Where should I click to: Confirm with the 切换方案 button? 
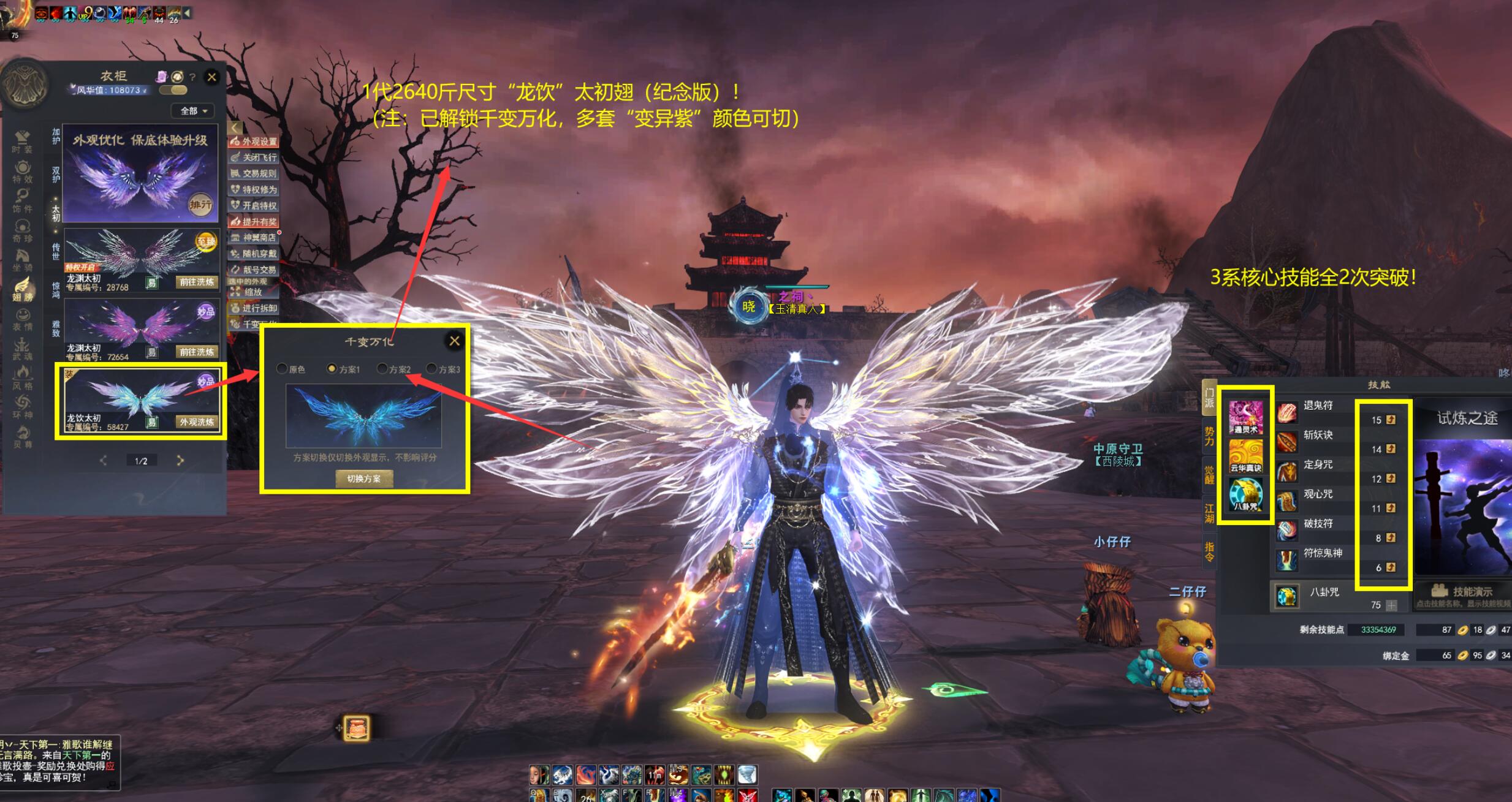point(364,479)
